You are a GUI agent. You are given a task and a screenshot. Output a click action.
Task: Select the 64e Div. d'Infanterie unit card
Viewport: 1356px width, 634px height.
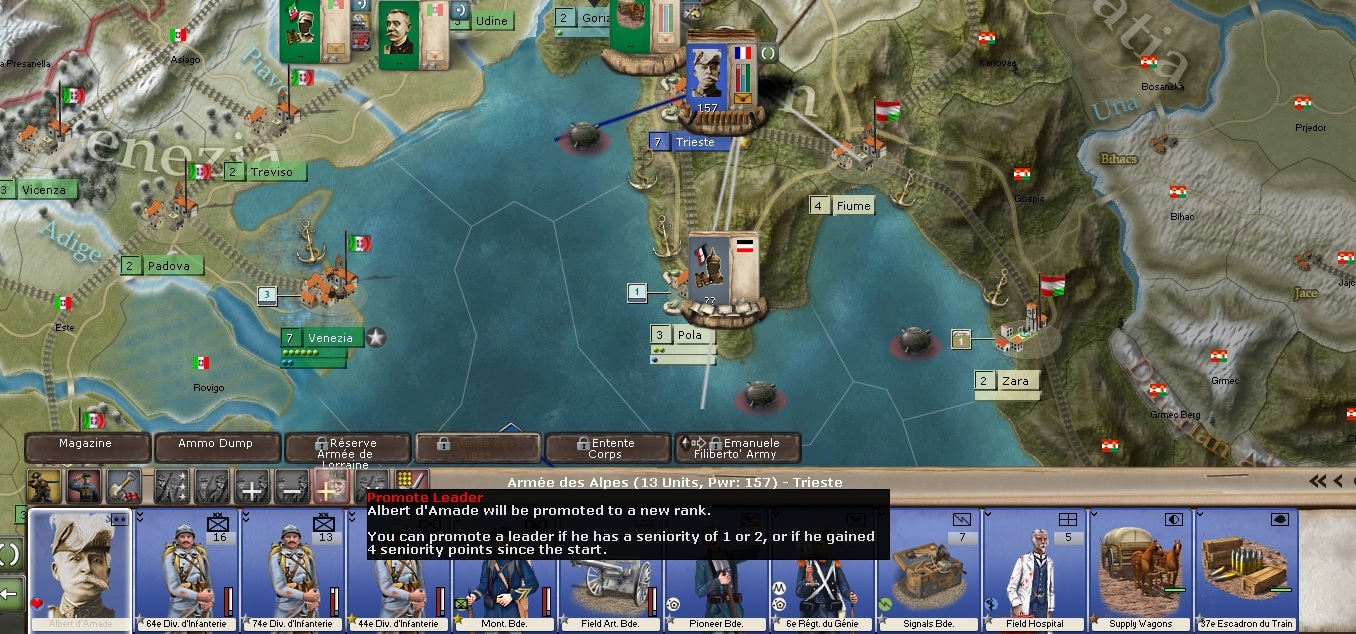tap(187, 569)
